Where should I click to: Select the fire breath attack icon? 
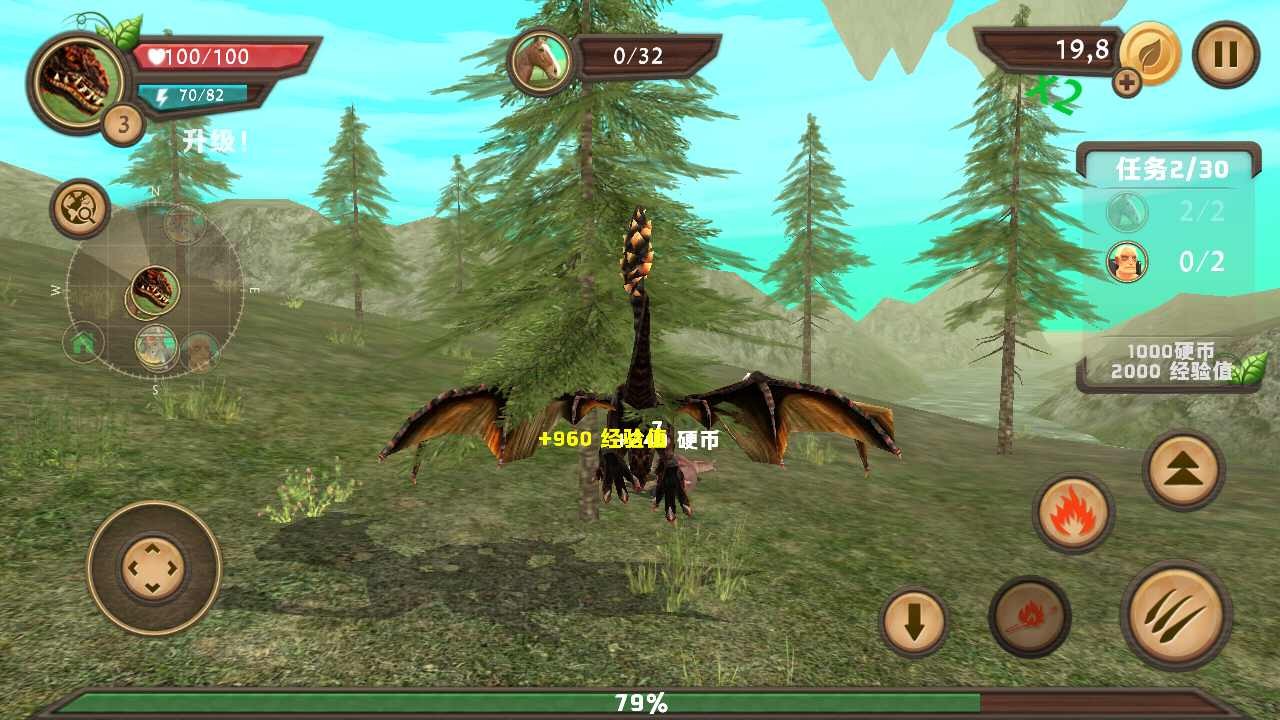[x=1073, y=515]
